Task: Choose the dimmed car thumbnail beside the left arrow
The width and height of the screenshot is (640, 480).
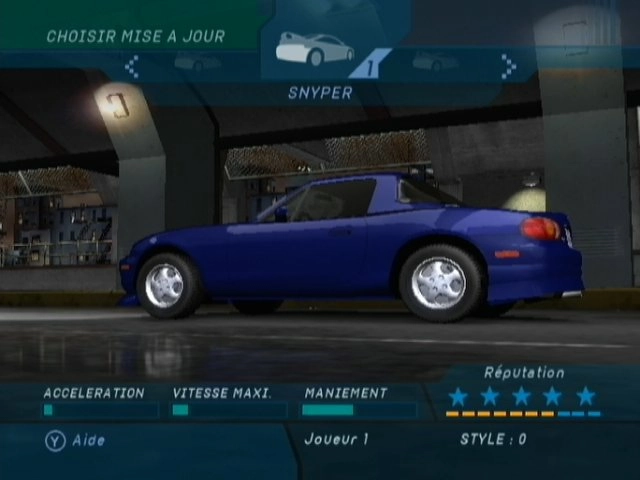Action: [197, 62]
